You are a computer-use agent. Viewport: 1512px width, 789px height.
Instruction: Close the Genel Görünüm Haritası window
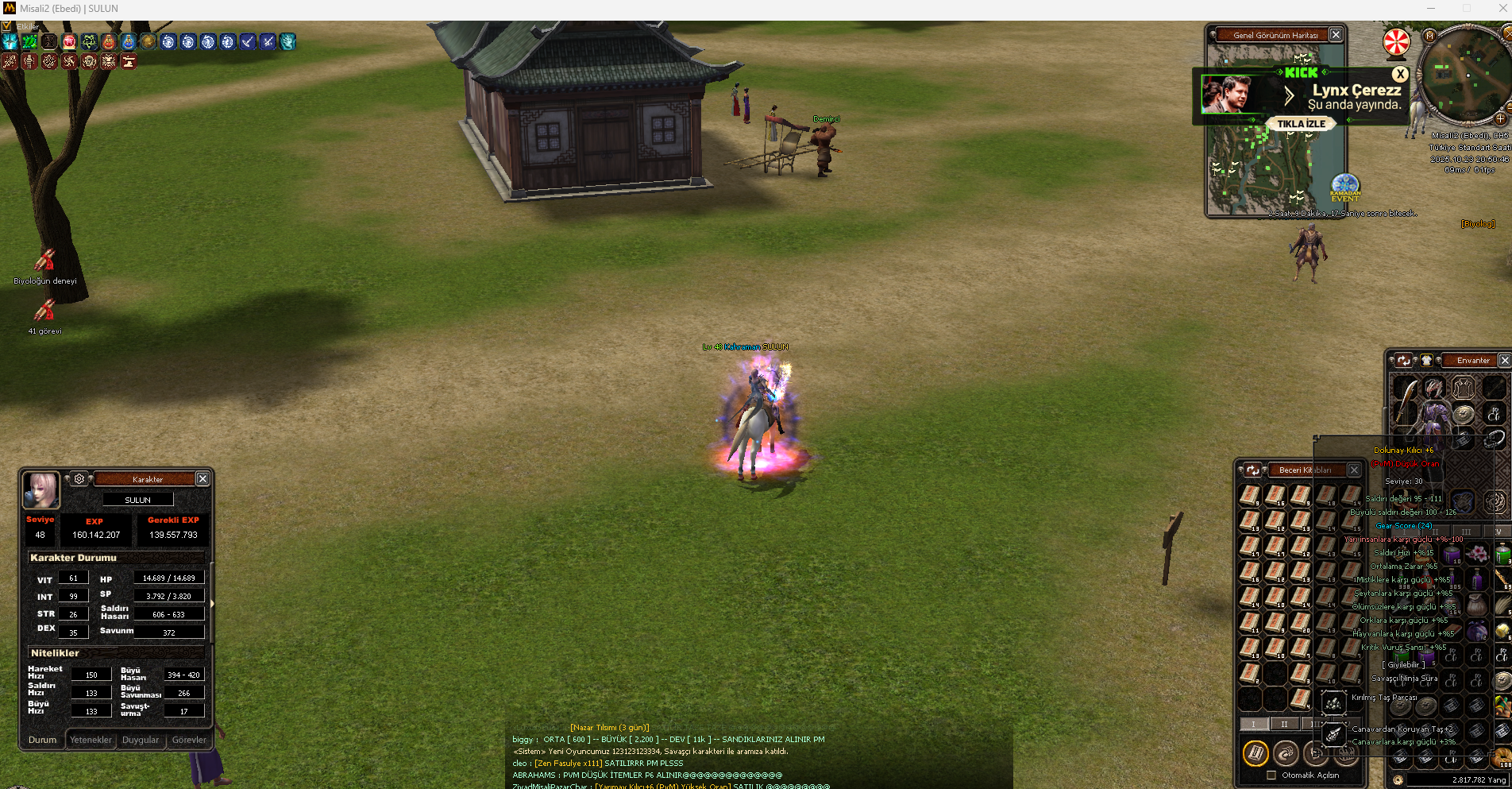point(1336,35)
